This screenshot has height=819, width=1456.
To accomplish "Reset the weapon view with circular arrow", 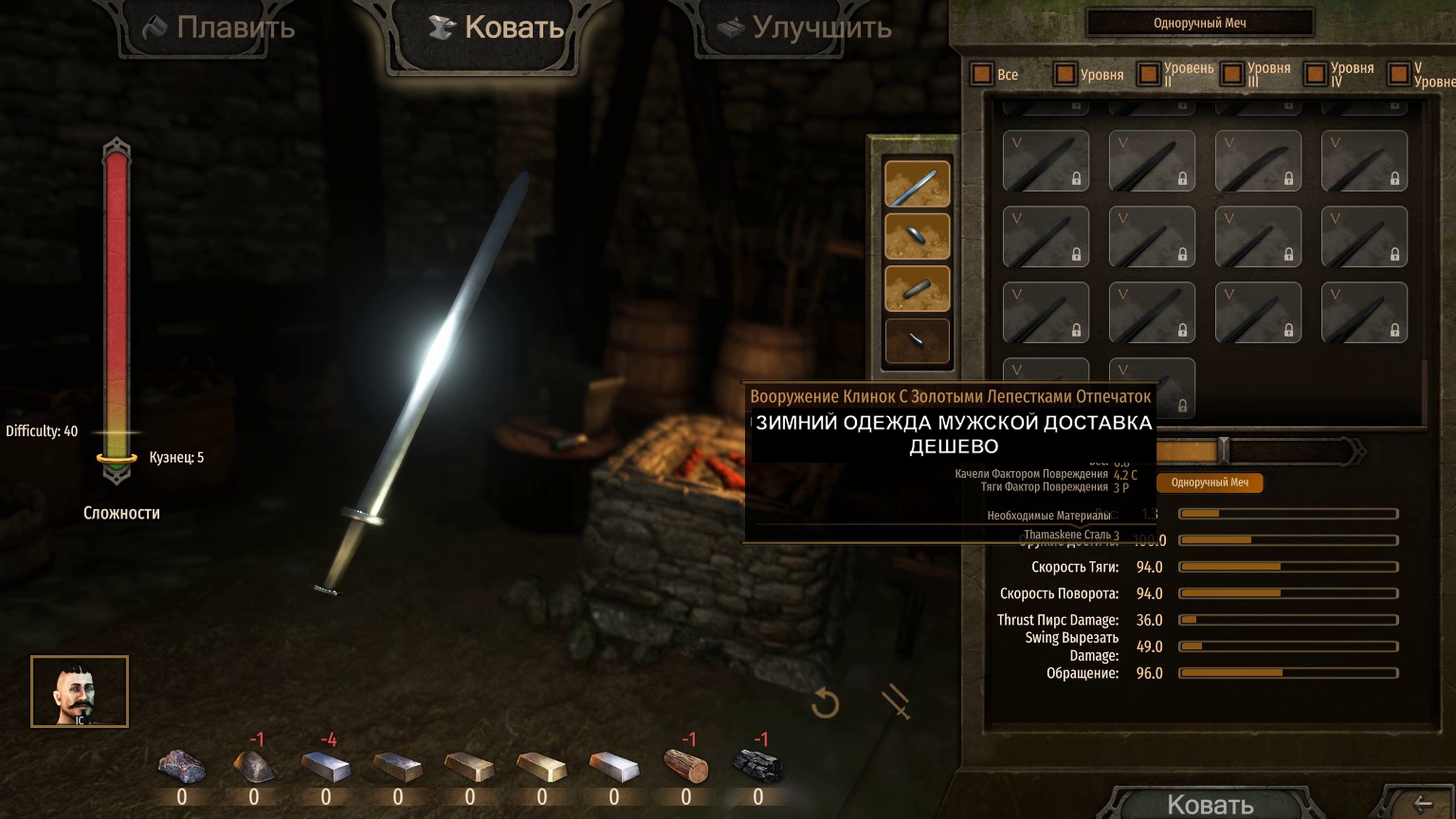I will pyautogui.click(x=826, y=703).
